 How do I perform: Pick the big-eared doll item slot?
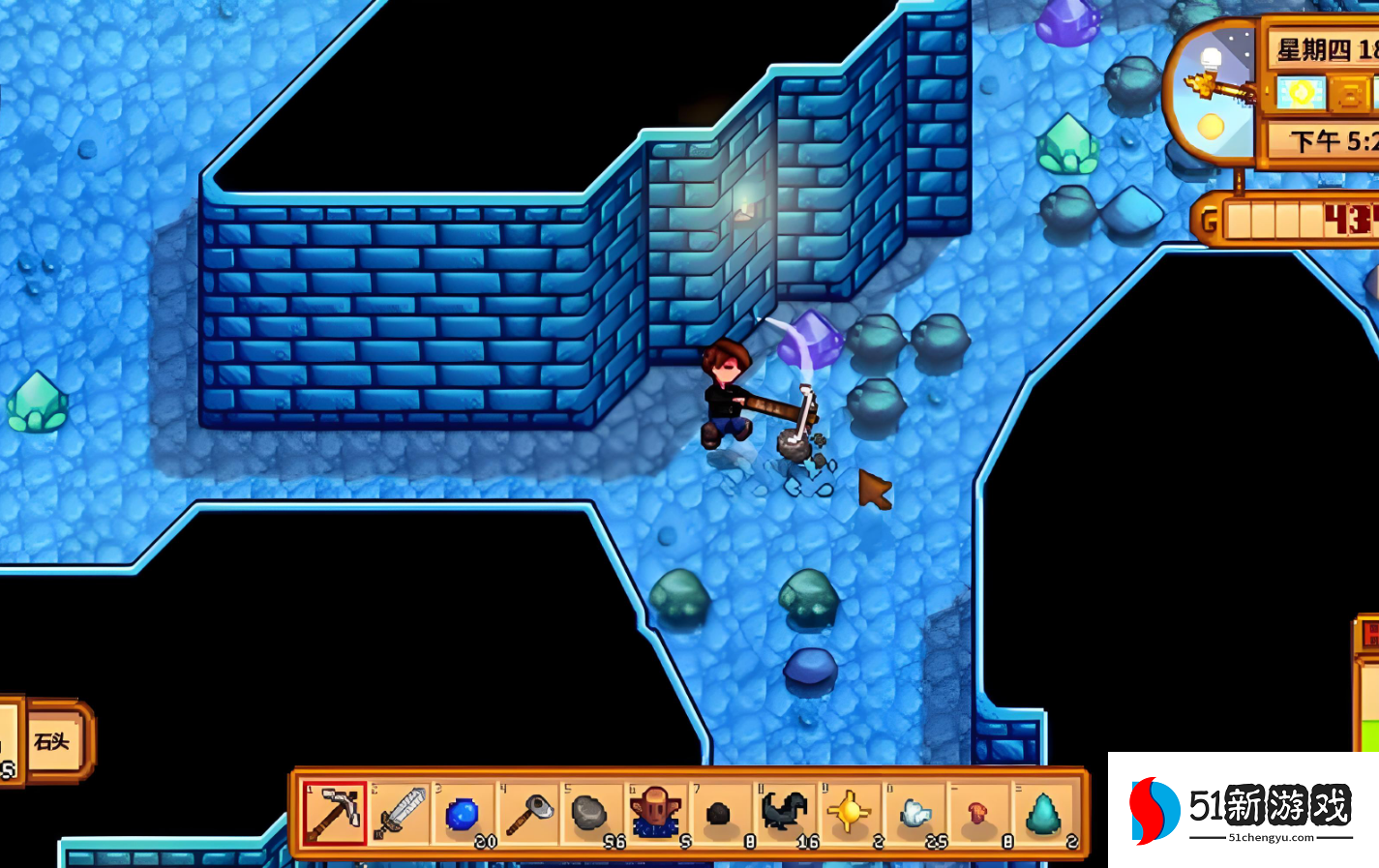[656, 813]
